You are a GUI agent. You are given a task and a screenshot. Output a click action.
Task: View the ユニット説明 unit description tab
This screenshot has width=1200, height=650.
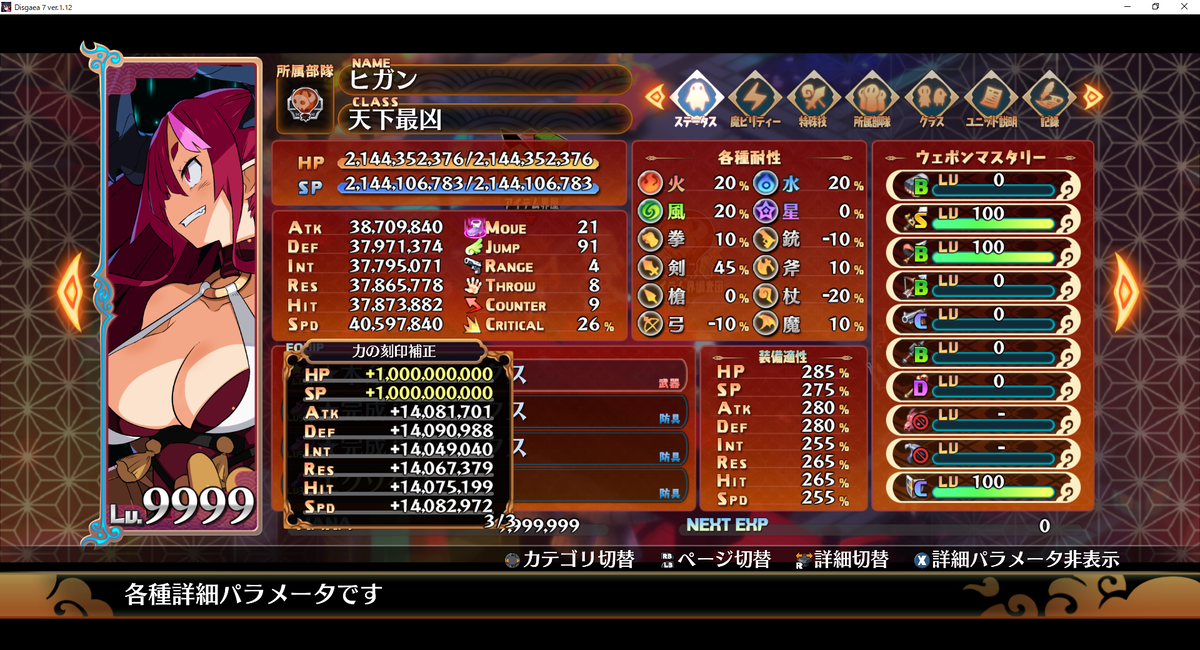point(990,98)
